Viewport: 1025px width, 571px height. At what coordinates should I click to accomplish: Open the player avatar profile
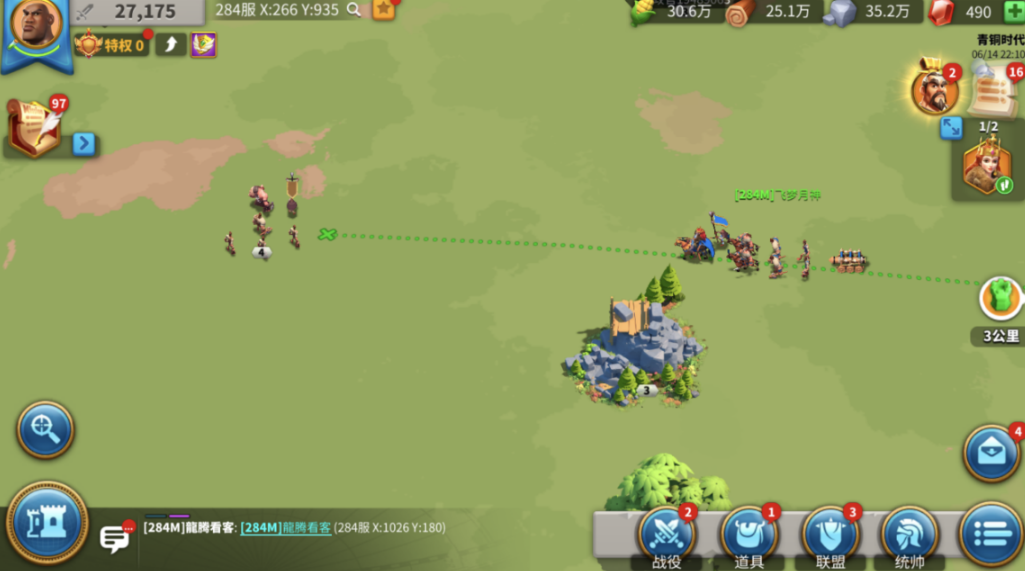[x=36, y=28]
